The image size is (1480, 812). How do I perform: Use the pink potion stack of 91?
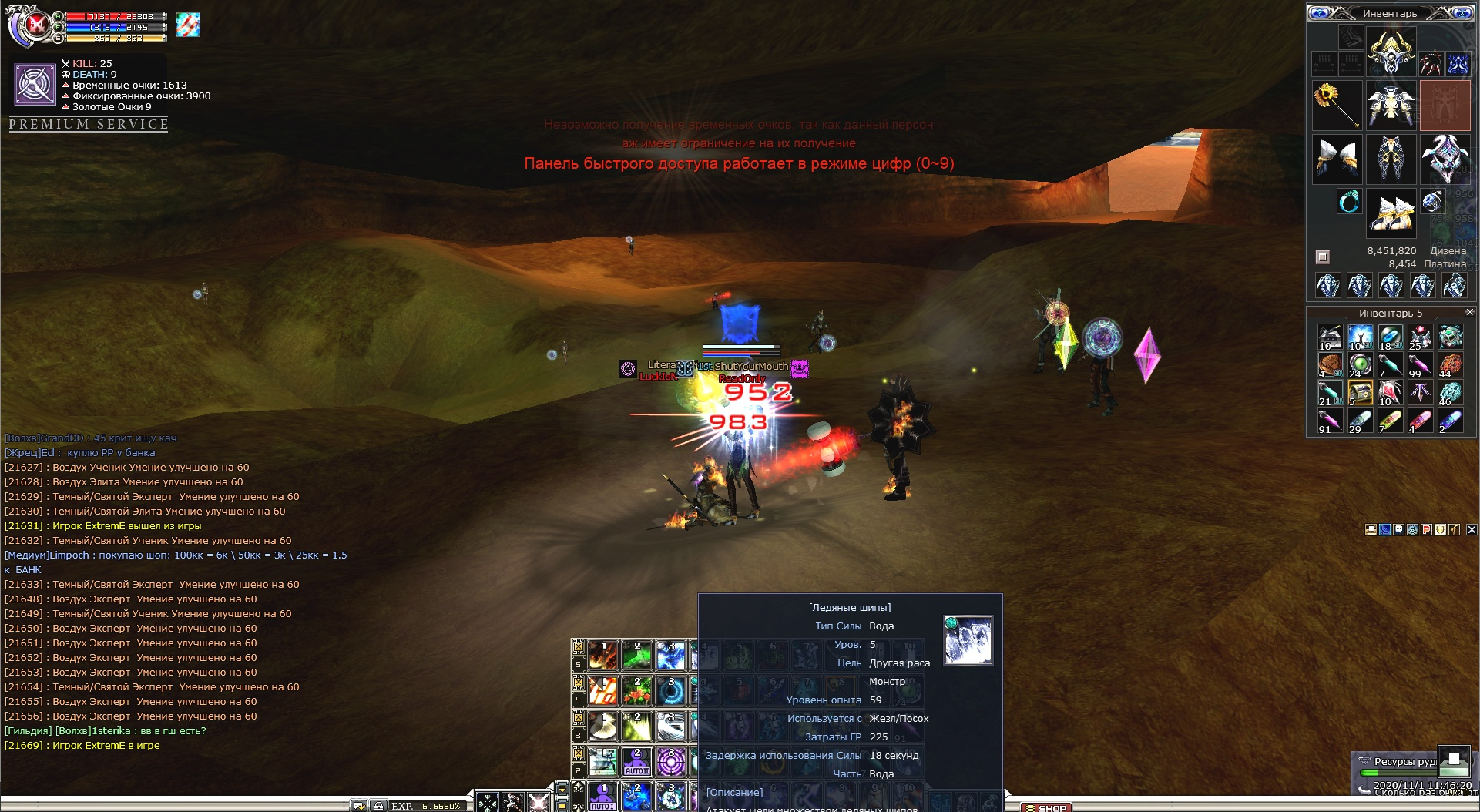[1330, 421]
